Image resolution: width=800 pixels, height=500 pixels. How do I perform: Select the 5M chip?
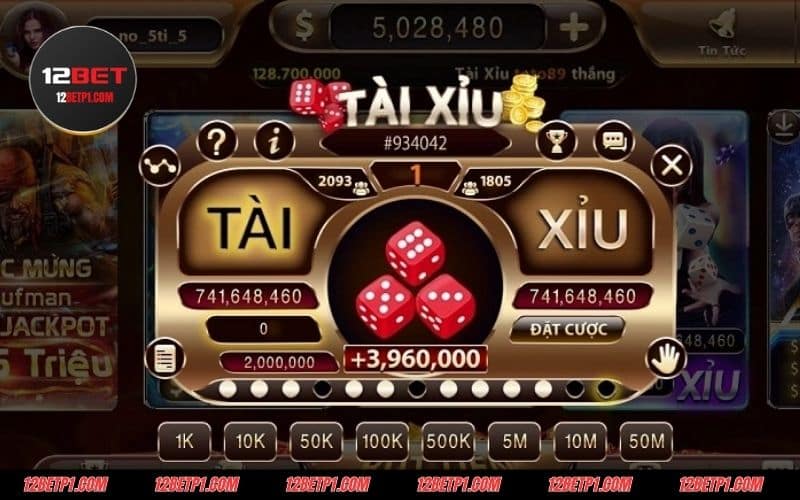[x=514, y=440]
